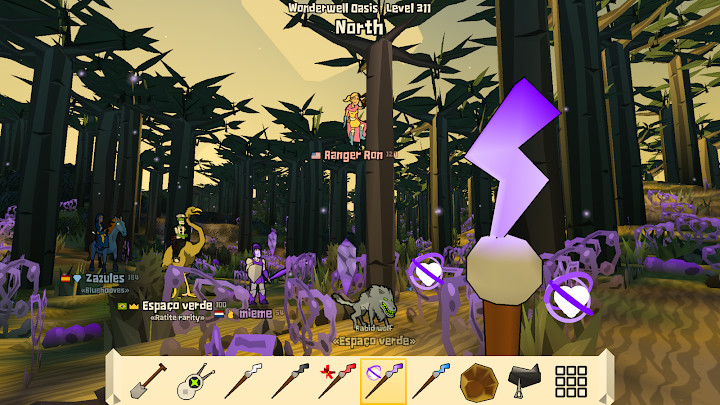Select the brown rock item slot

click(x=478, y=381)
